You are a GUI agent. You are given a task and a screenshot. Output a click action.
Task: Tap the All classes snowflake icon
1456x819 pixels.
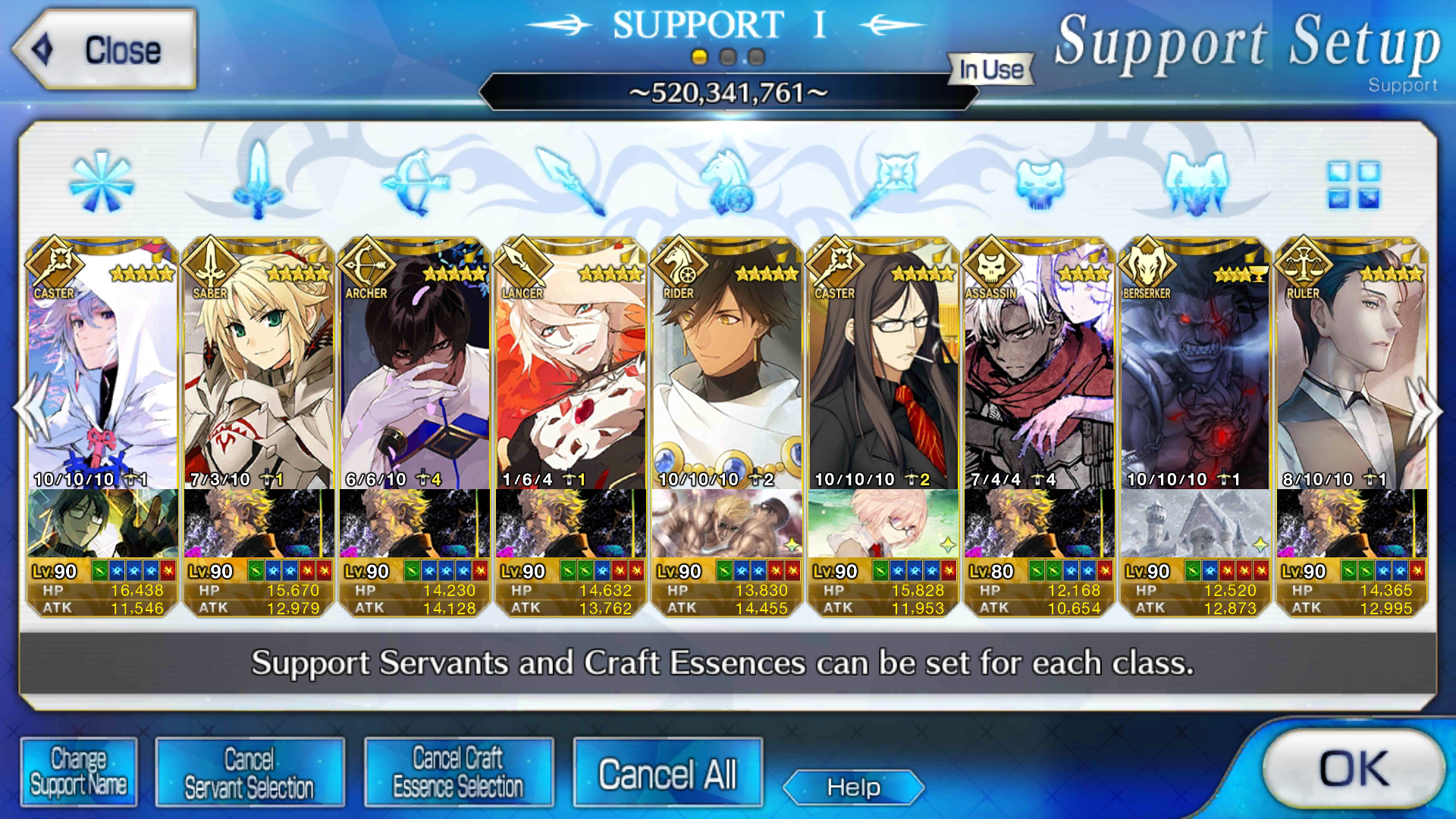pyautogui.click(x=101, y=182)
